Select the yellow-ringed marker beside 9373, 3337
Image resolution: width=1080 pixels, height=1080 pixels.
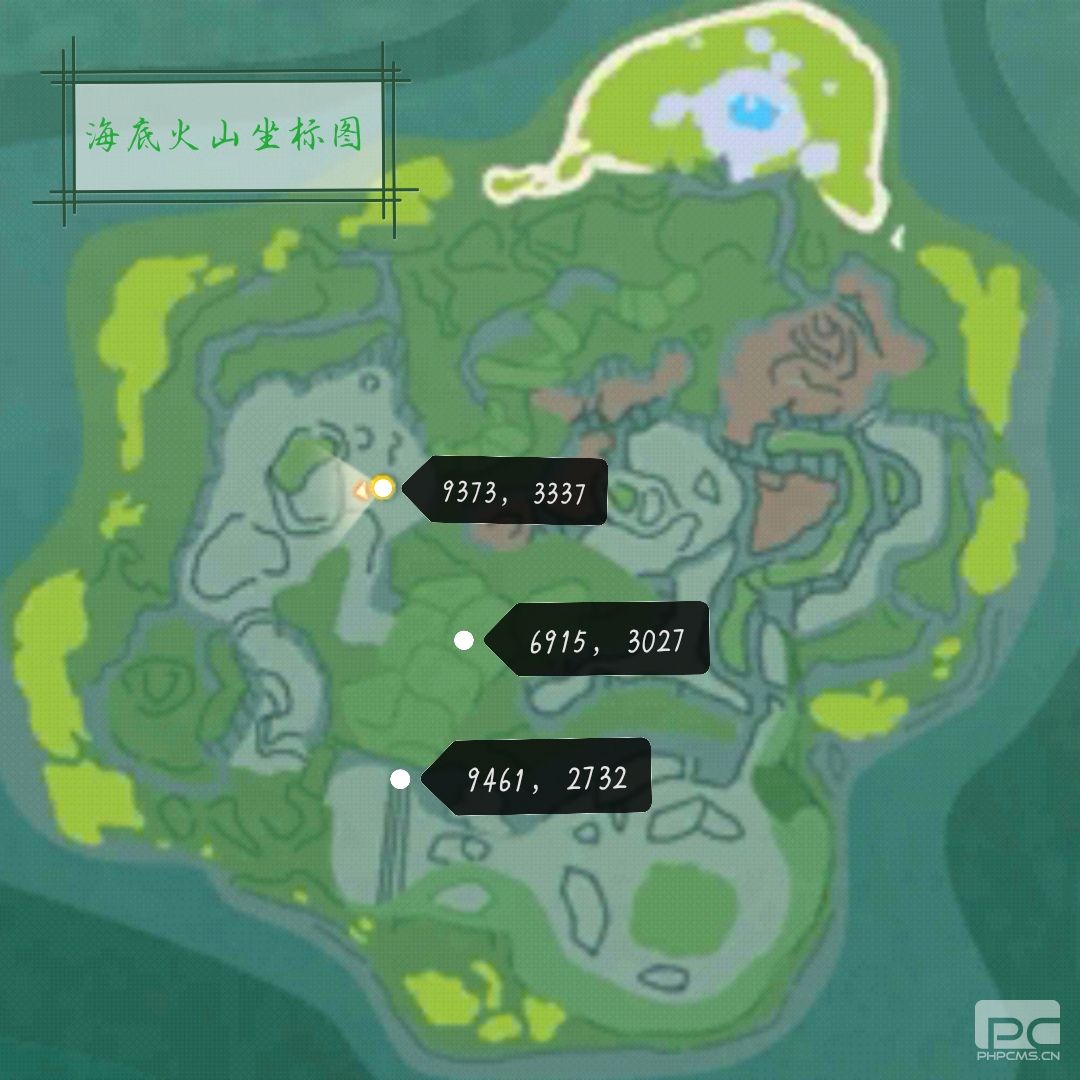[x=382, y=488]
